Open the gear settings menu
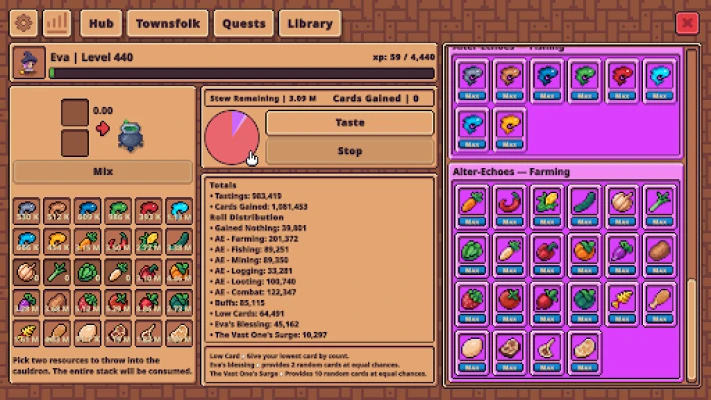Image resolution: width=711 pixels, height=400 pixels. pos(24,23)
